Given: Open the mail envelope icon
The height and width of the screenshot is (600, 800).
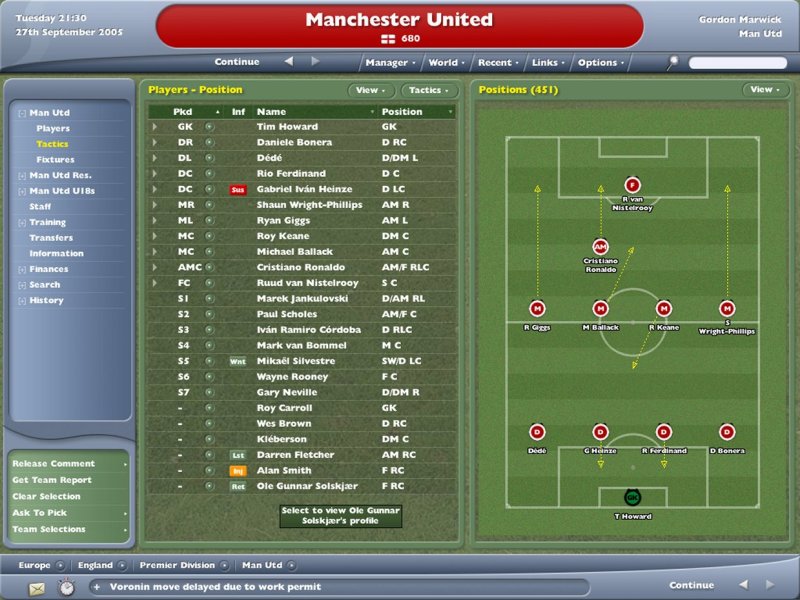Looking at the screenshot, I should [x=36, y=587].
